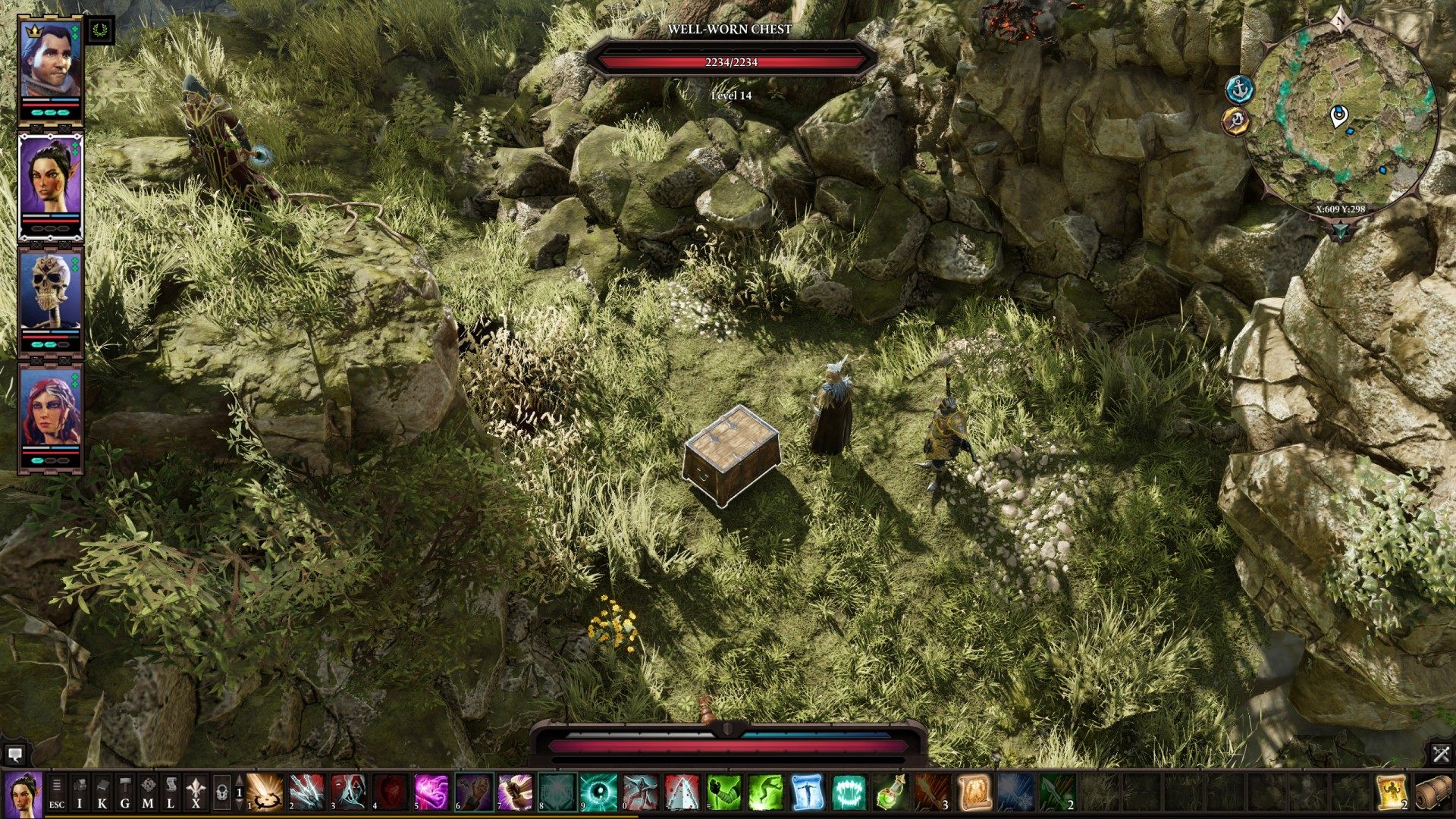This screenshot has height=819, width=1456.
Task: Open the journal scroll L button
Action: click(x=171, y=794)
